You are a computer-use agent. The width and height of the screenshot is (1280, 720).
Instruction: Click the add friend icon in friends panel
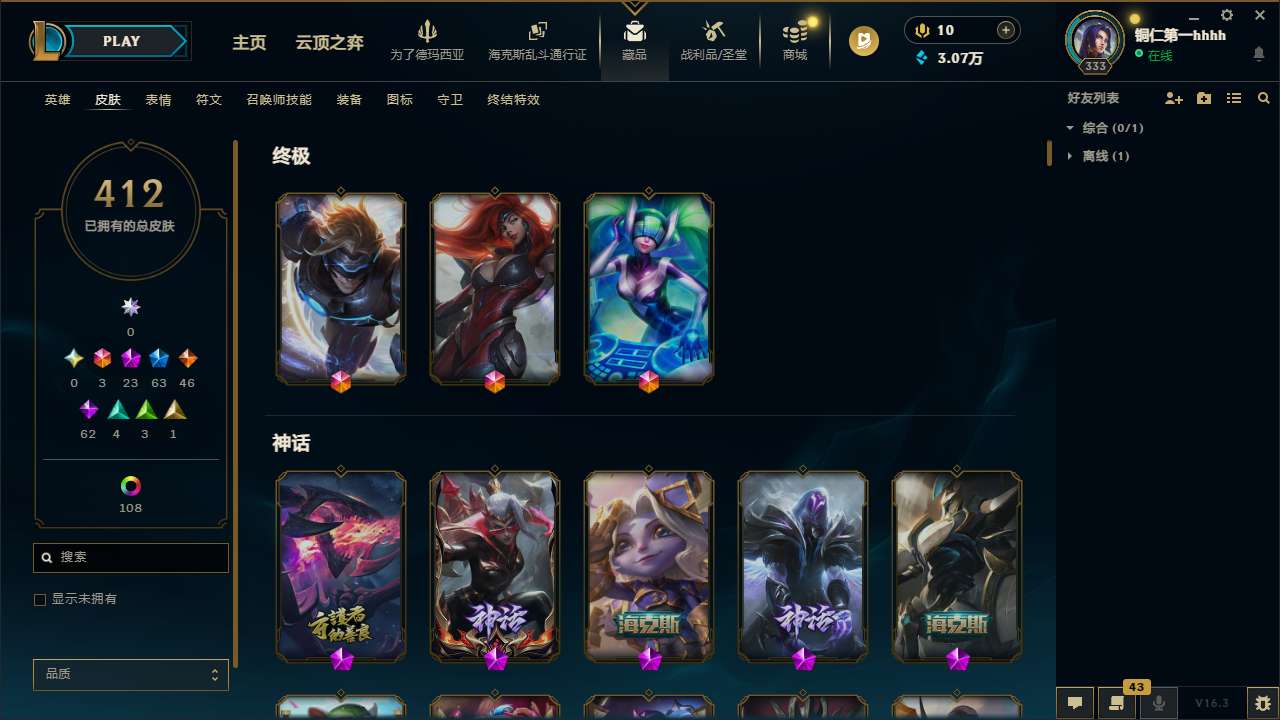[x=1172, y=97]
